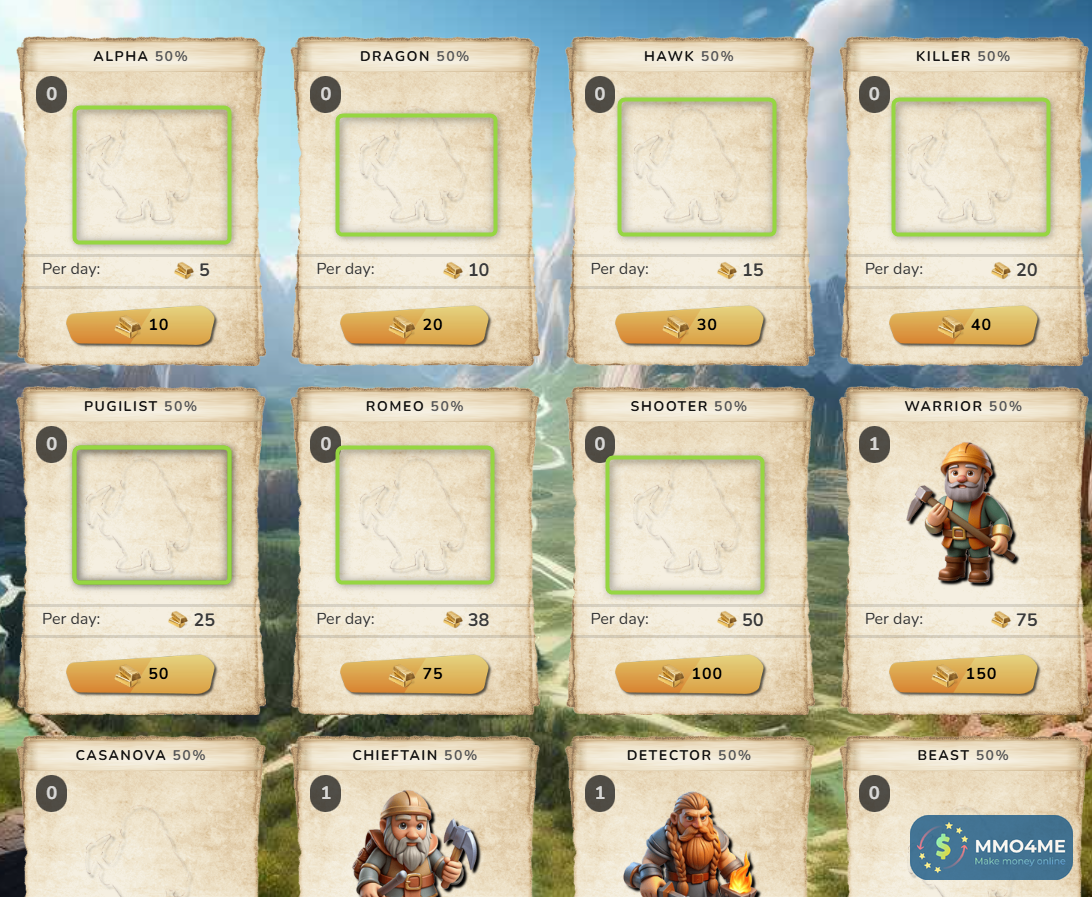
Task: Choose the empty Shooter miner silhouette
Action: click(x=685, y=525)
